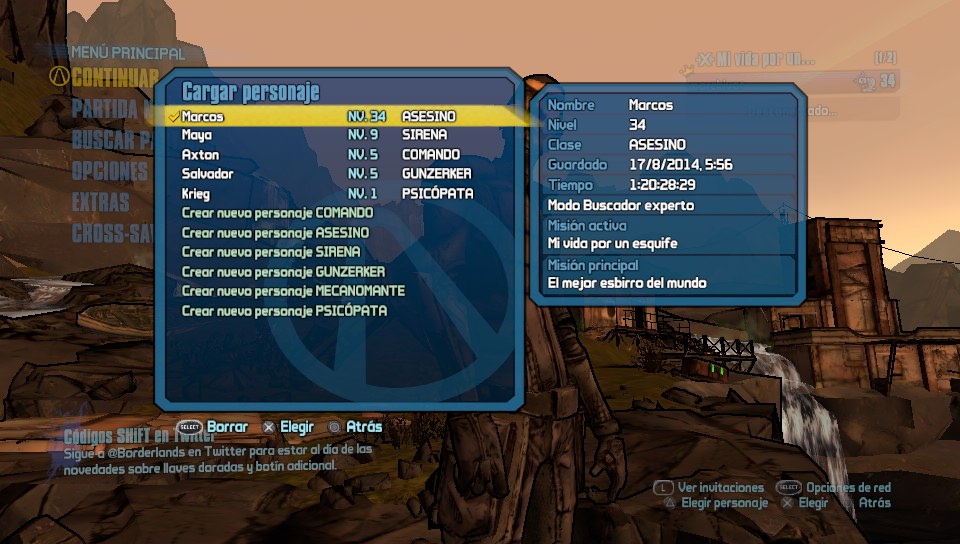Load the Maya Sirena character
The width and height of the screenshot is (960, 544).
point(318,136)
